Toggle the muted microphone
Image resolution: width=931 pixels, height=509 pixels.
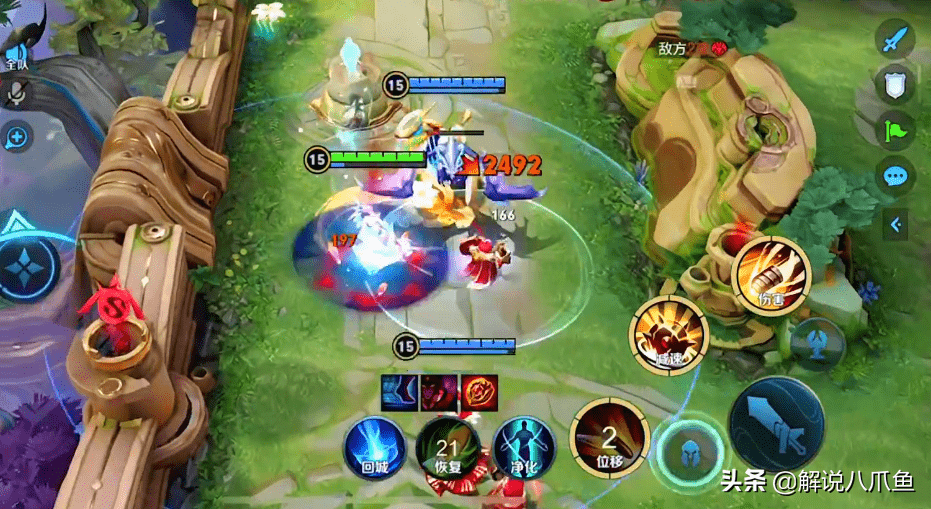17,93
